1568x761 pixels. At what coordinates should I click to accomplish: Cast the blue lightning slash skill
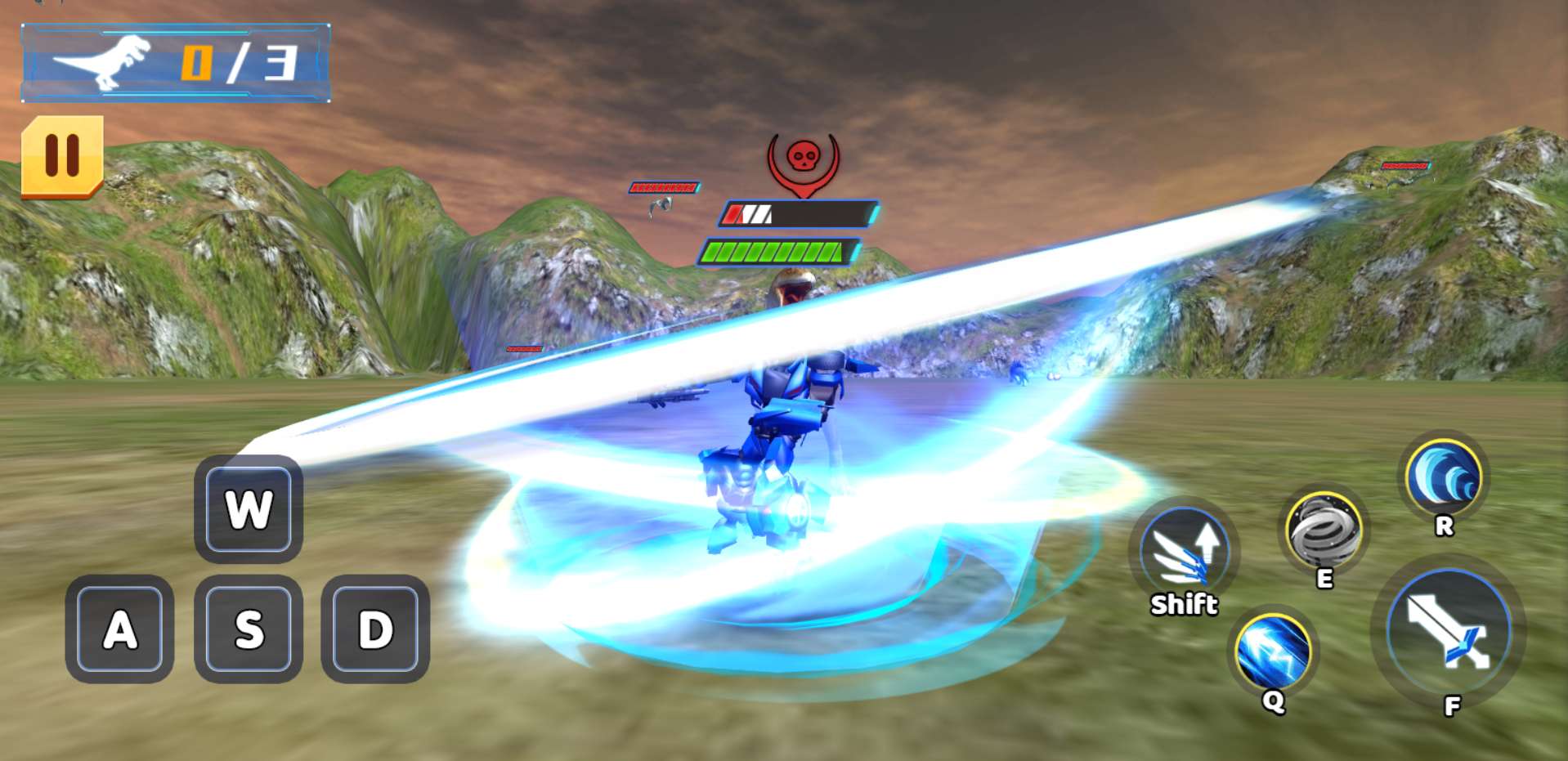pos(1273,652)
